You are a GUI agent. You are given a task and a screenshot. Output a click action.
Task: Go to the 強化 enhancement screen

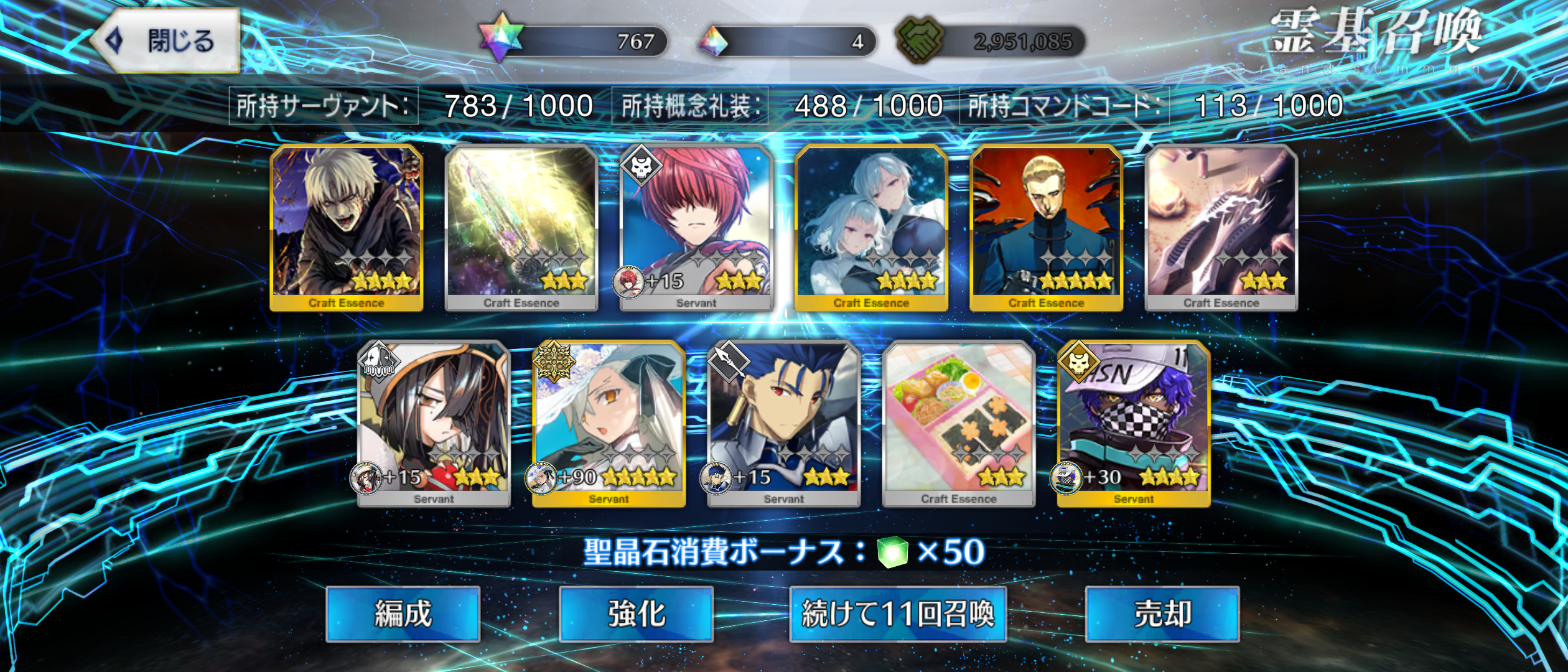[636, 614]
